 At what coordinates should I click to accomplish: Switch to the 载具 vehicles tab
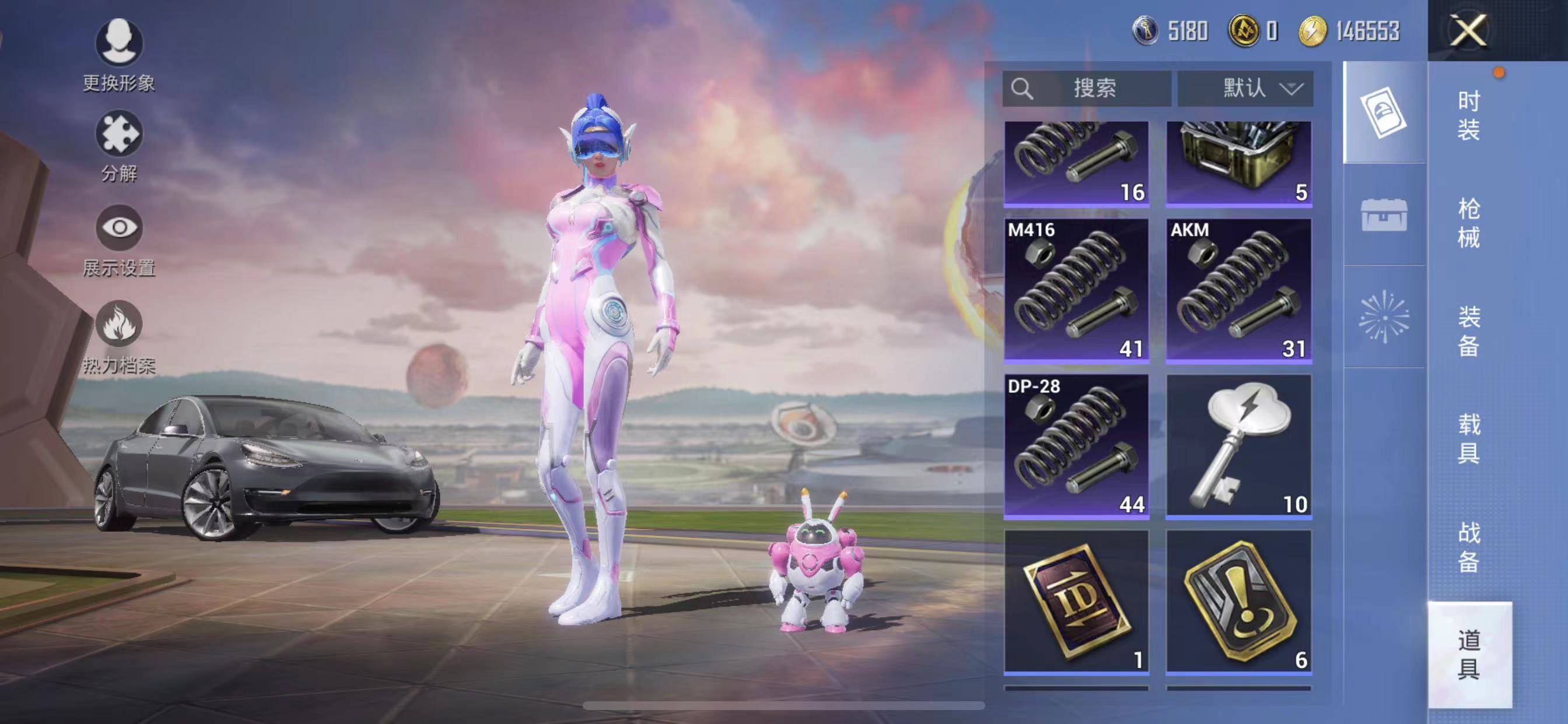coord(1468,438)
